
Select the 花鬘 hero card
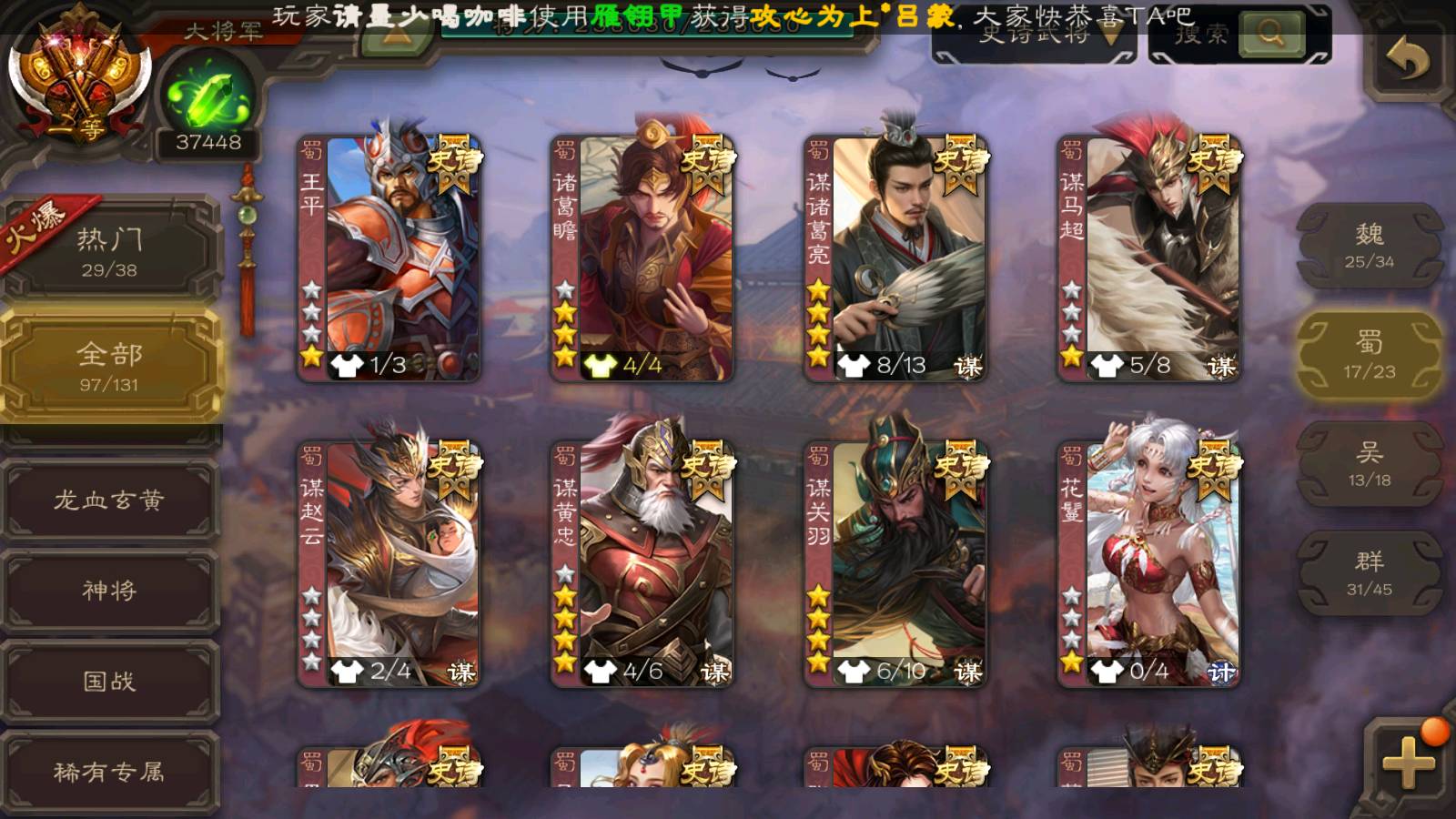tap(1148, 564)
